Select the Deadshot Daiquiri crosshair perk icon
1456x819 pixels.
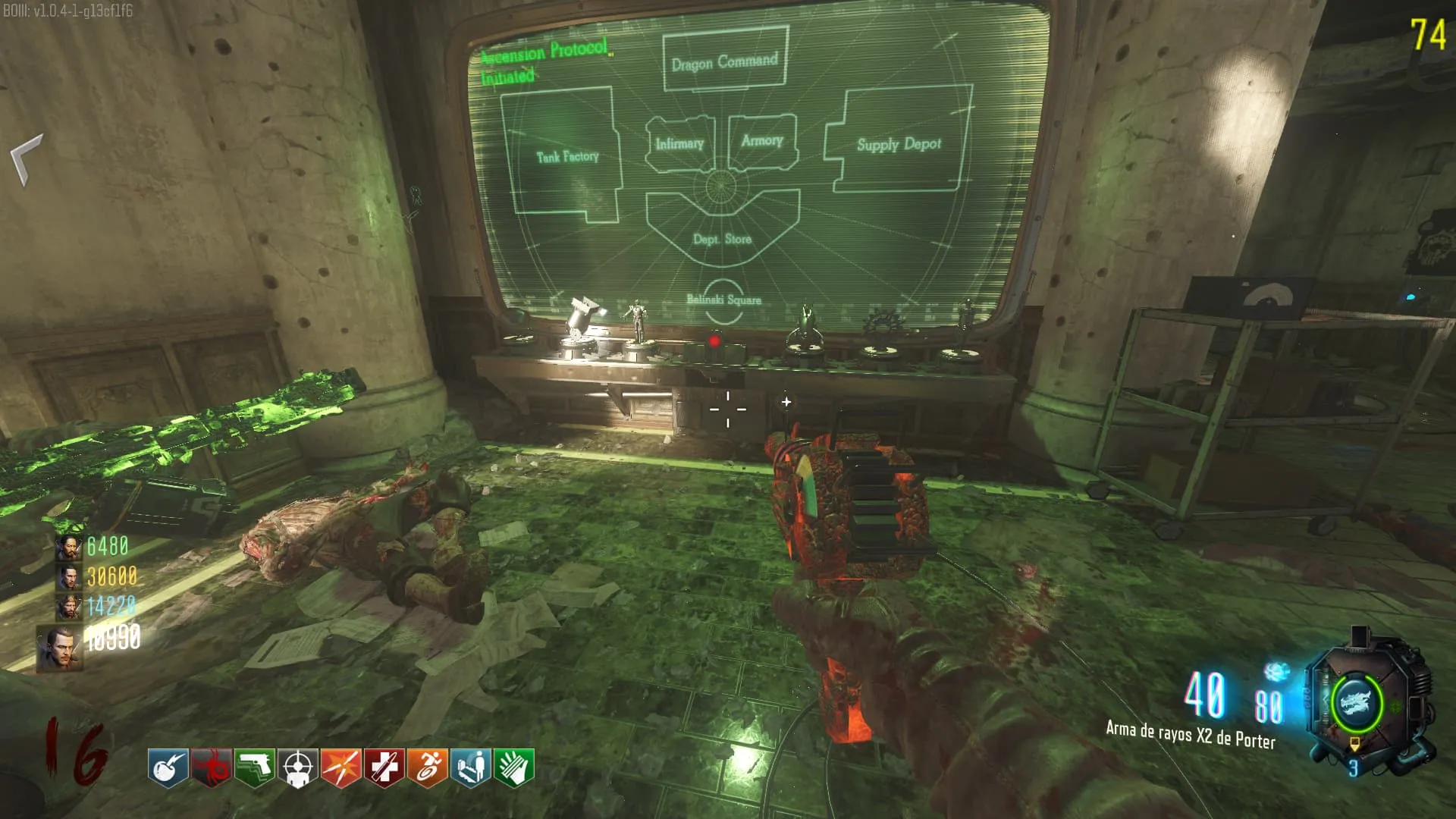point(297,767)
